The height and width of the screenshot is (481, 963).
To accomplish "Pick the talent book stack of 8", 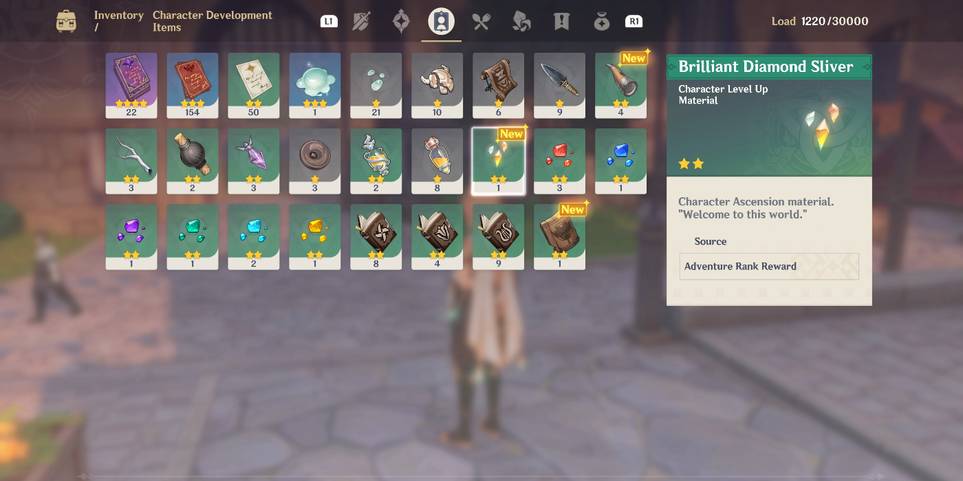I will [376, 236].
